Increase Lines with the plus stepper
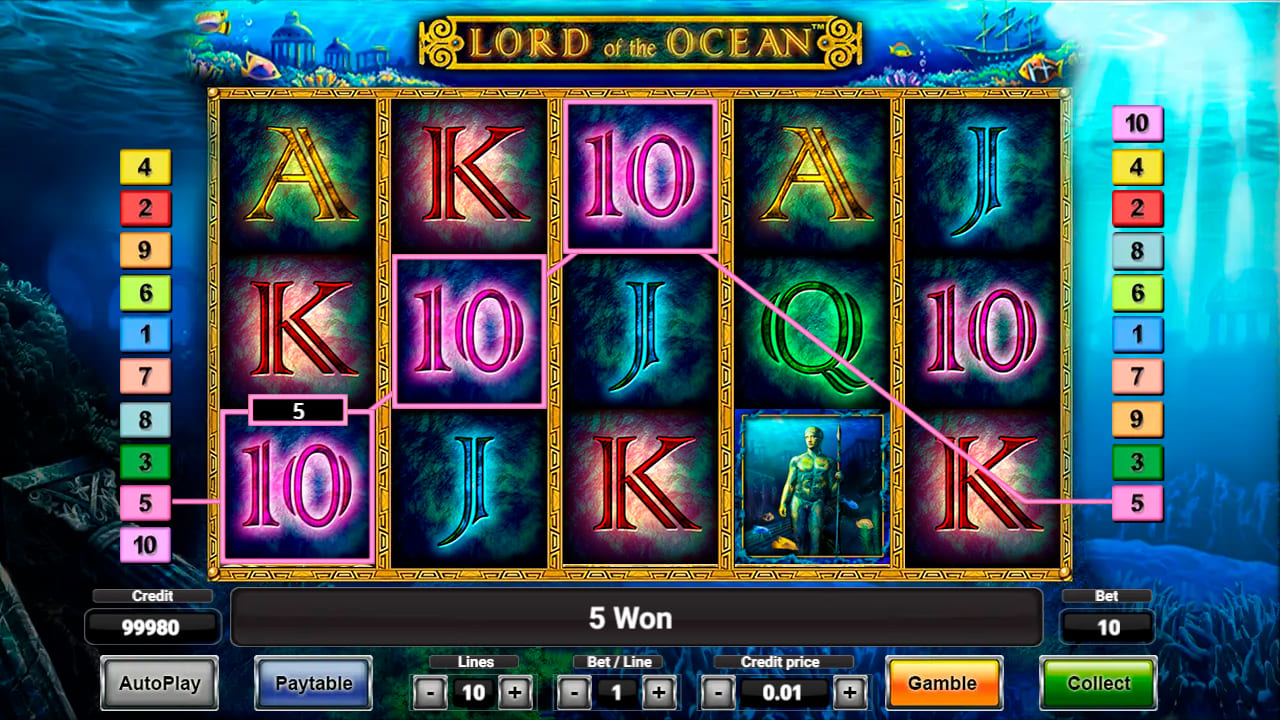The image size is (1280, 720). tap(513, 692)
